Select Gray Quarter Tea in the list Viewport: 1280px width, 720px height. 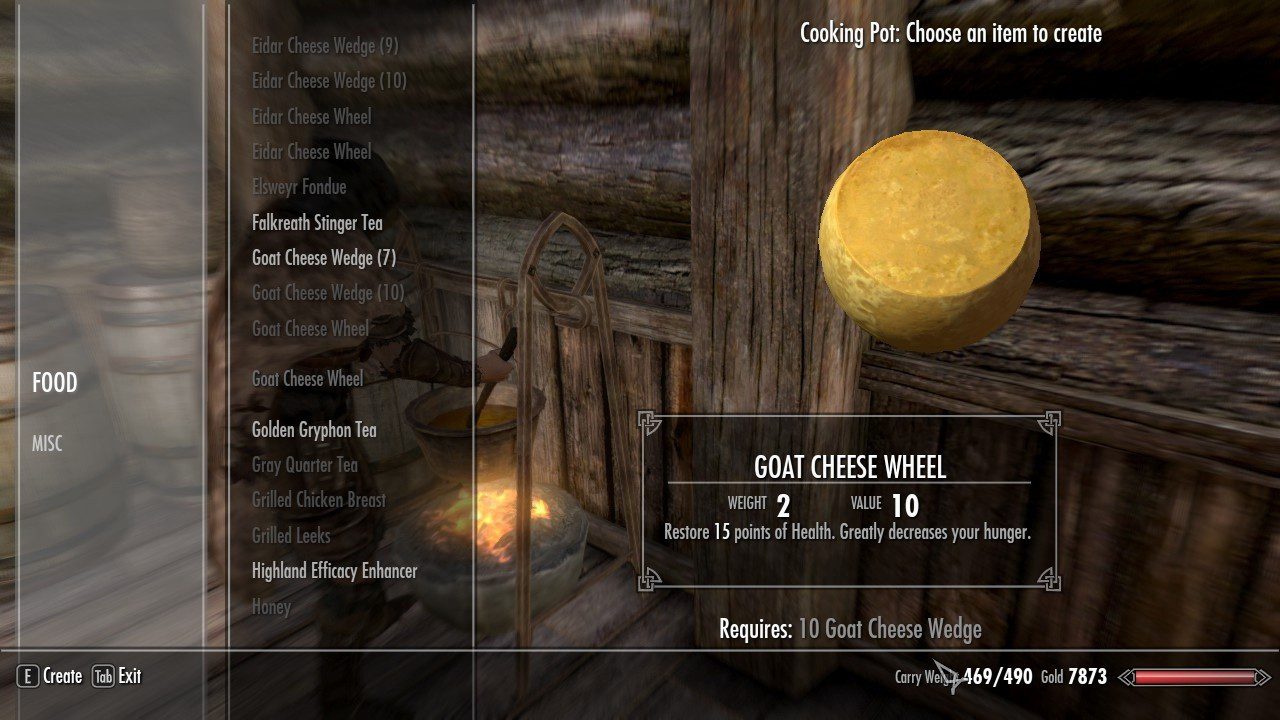pyautogui.click(x=305, y=464)
